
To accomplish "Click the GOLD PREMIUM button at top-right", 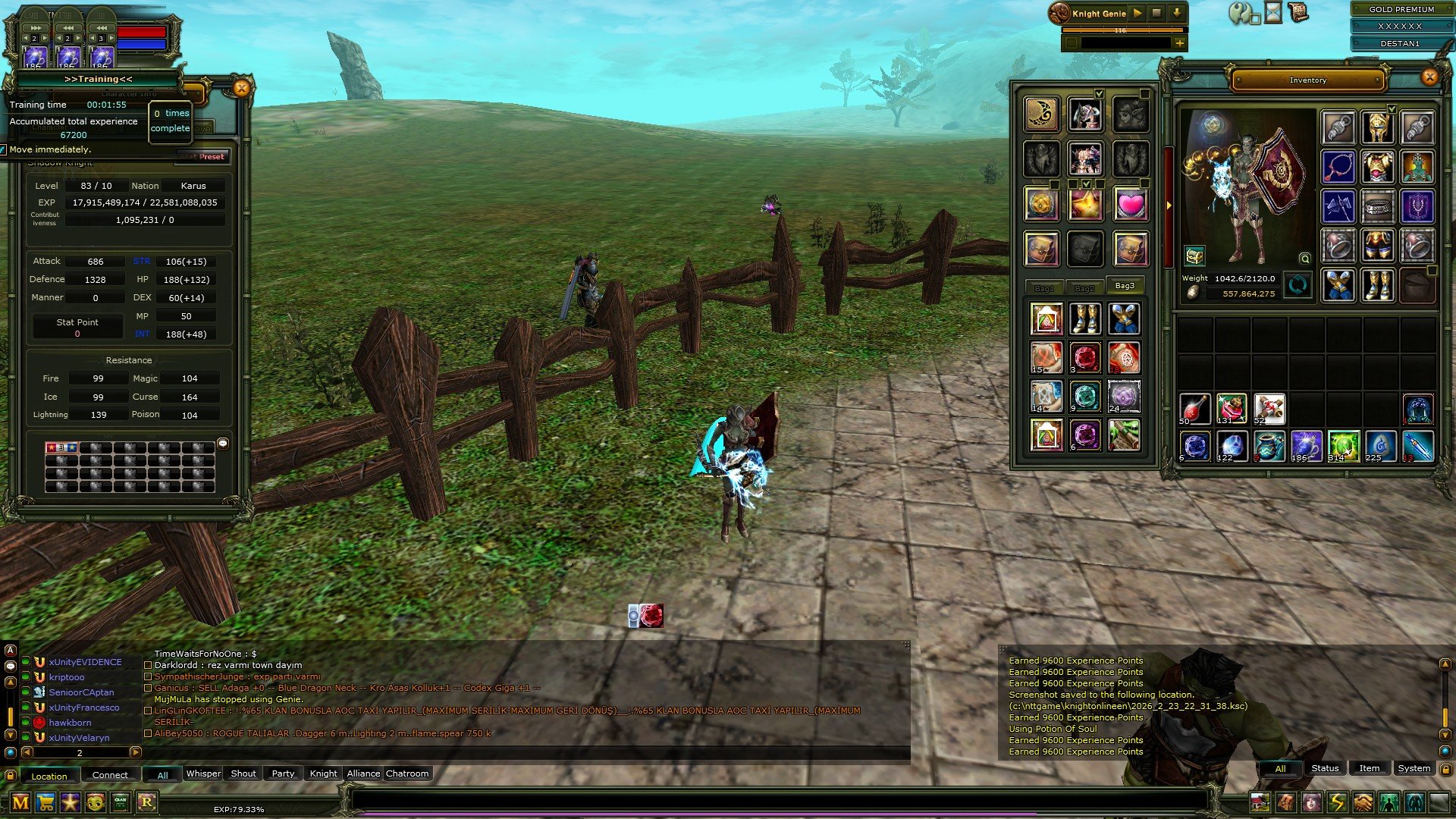I will tap(1401, 9).
